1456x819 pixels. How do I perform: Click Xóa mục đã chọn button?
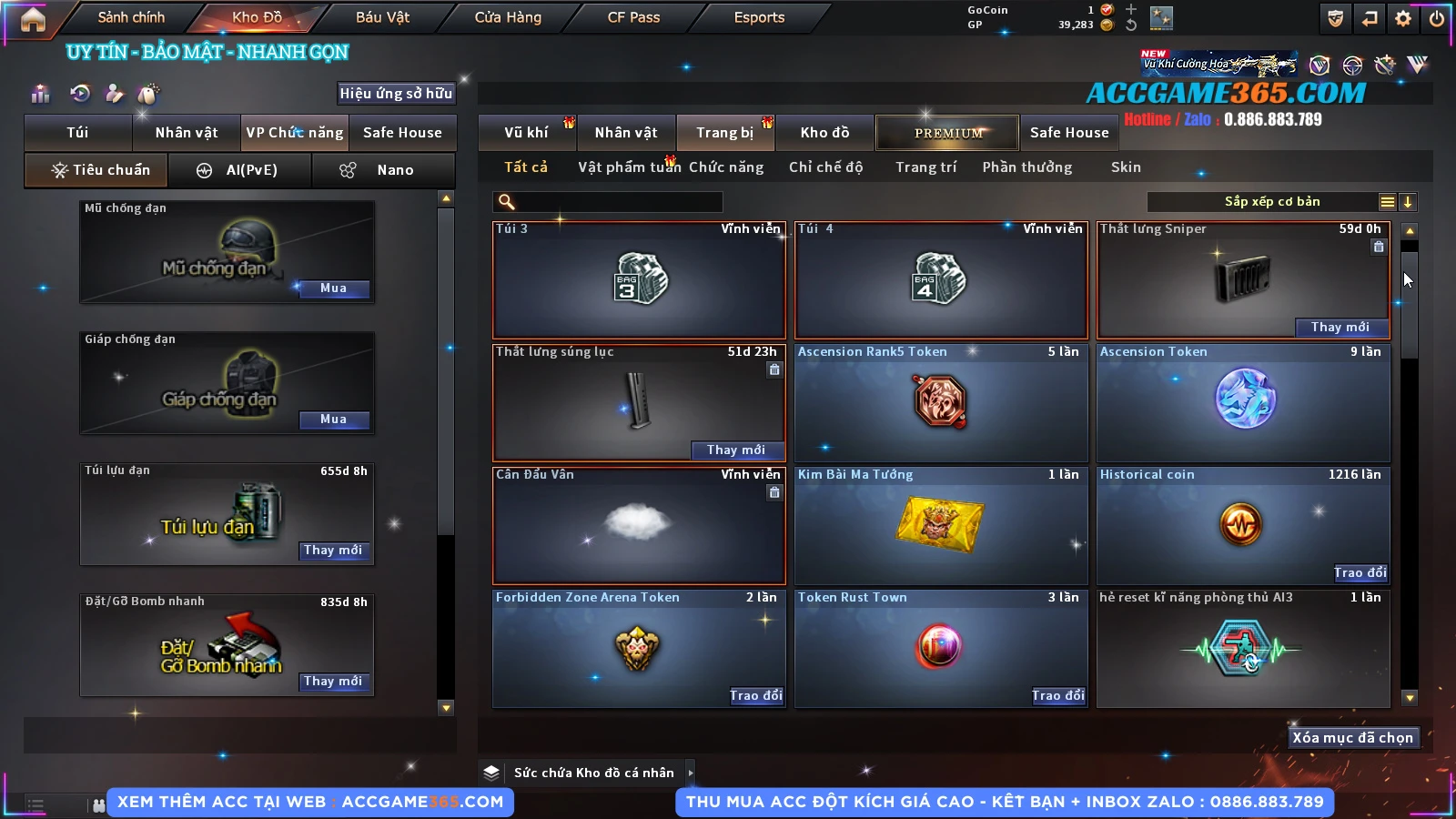[1352, 738]
